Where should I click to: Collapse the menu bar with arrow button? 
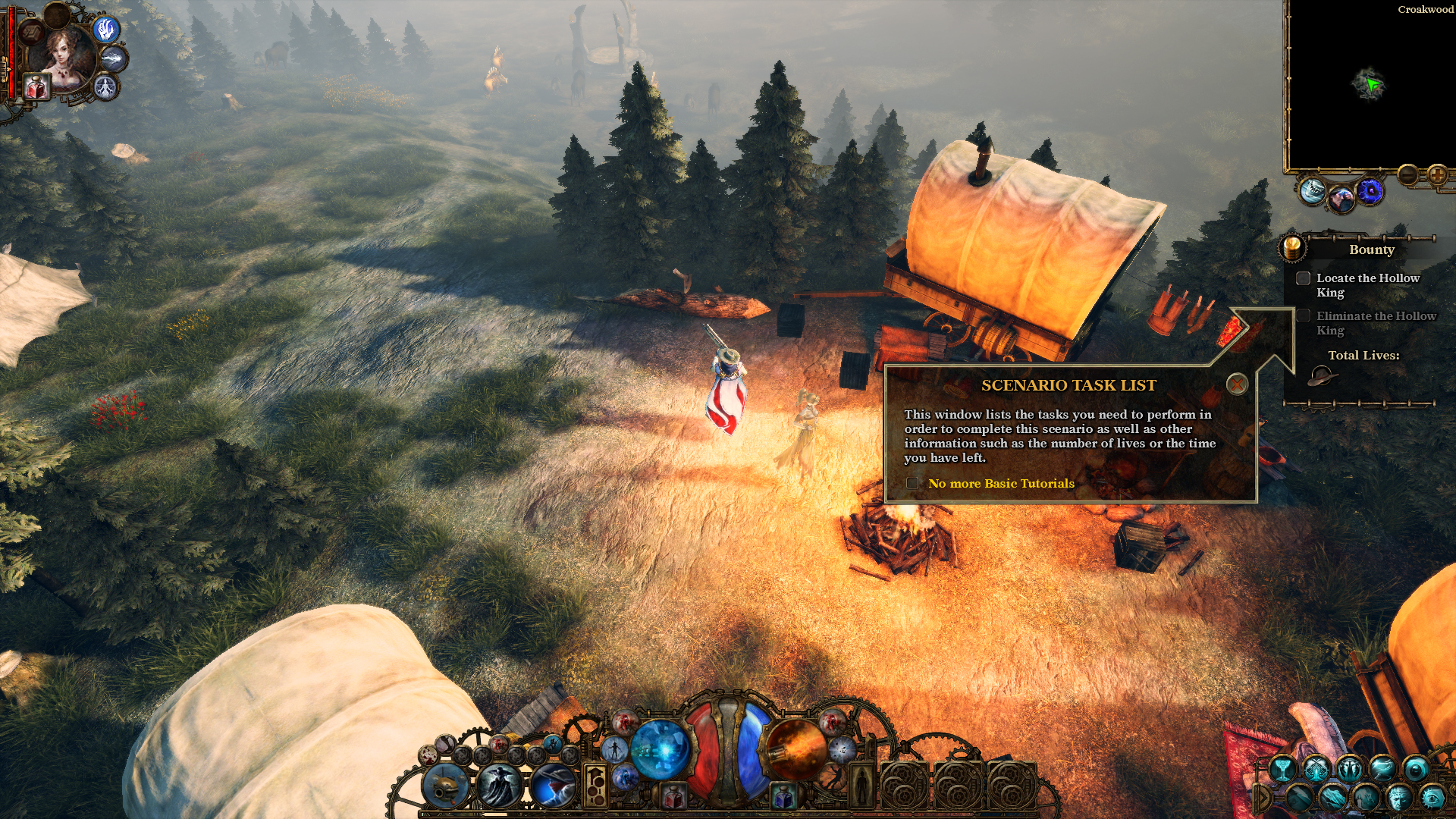1262,798
